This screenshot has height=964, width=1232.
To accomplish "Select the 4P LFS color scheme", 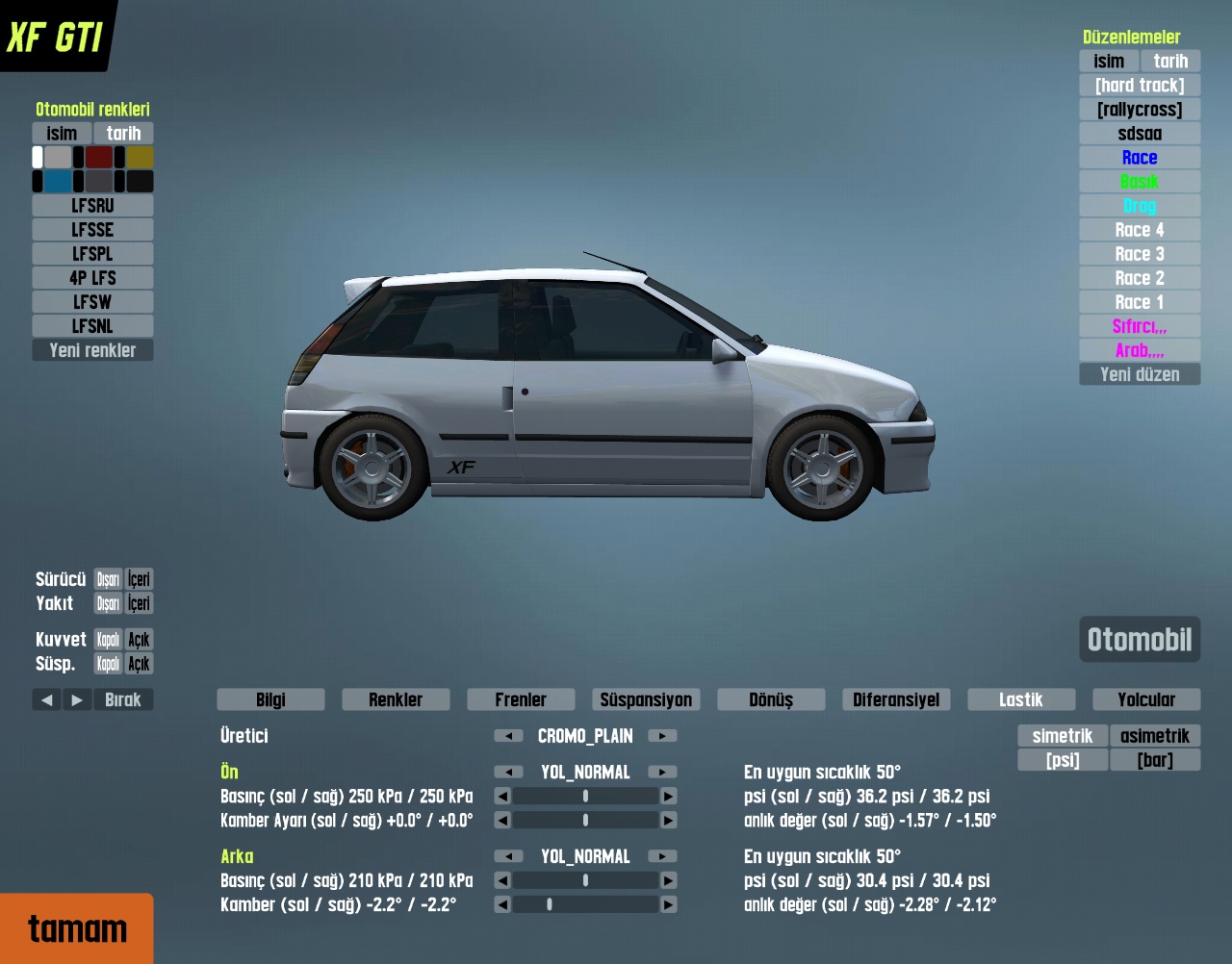I will (x=92, y=278).
